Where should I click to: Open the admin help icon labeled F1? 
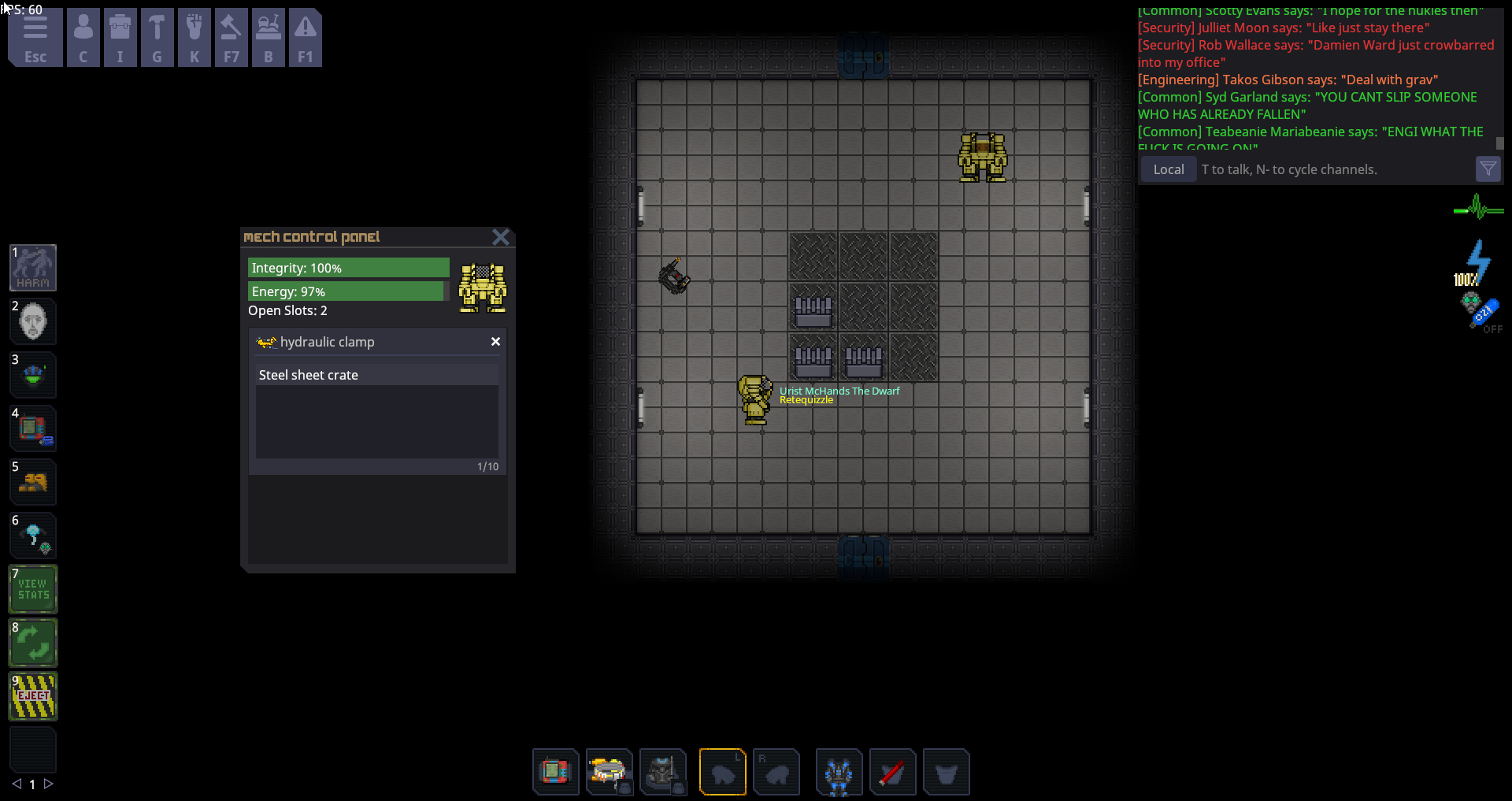click(306, 37)
